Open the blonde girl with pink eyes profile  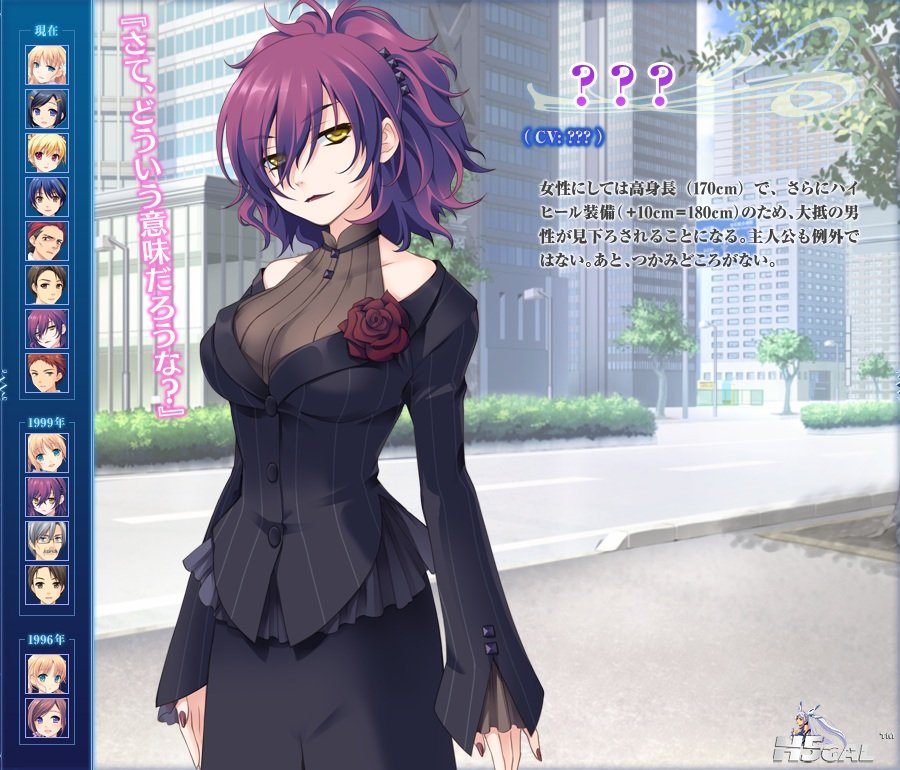47,153
